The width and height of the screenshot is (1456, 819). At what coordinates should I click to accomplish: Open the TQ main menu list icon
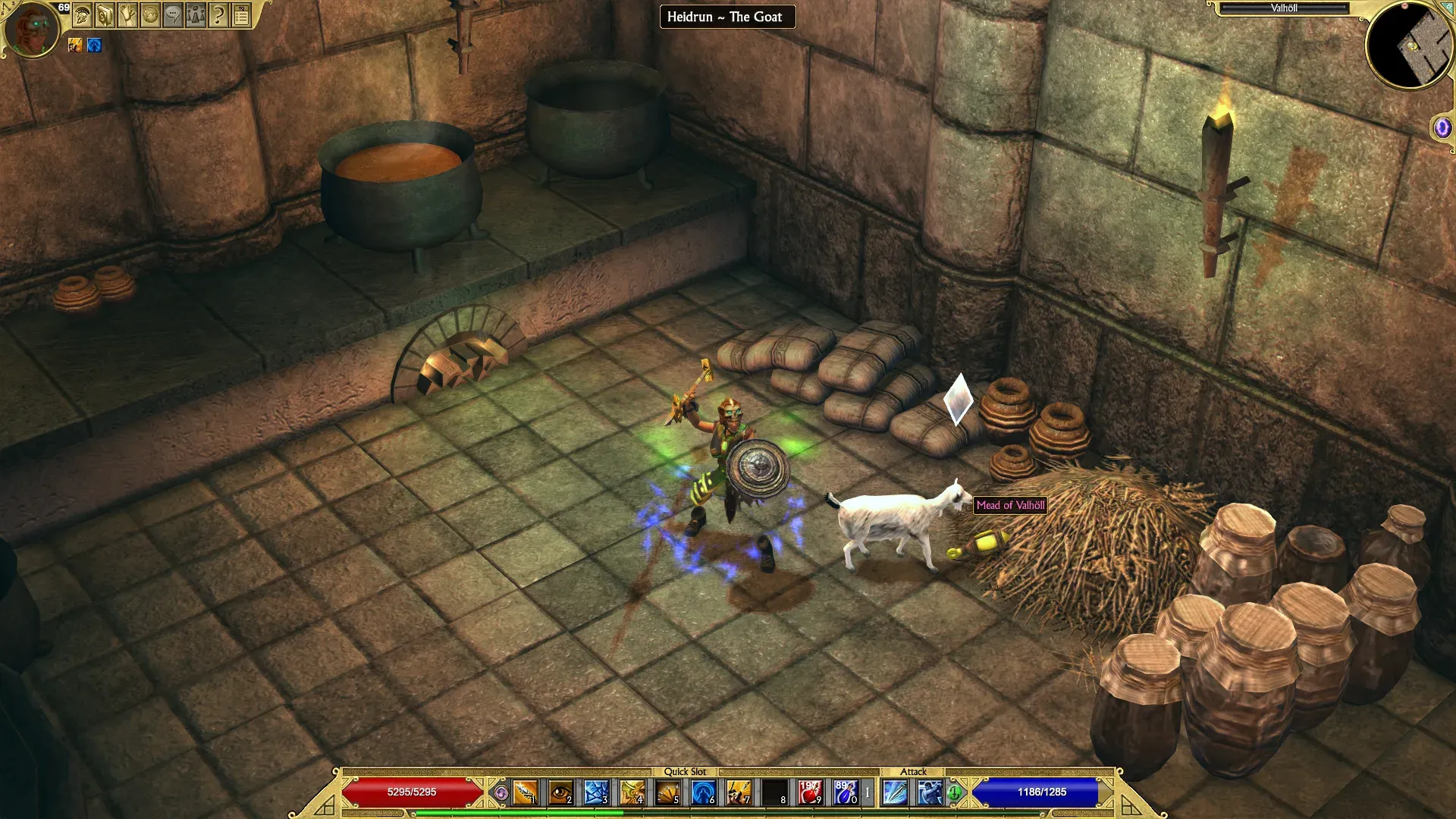pyautogui.click(x=241, y=14)
